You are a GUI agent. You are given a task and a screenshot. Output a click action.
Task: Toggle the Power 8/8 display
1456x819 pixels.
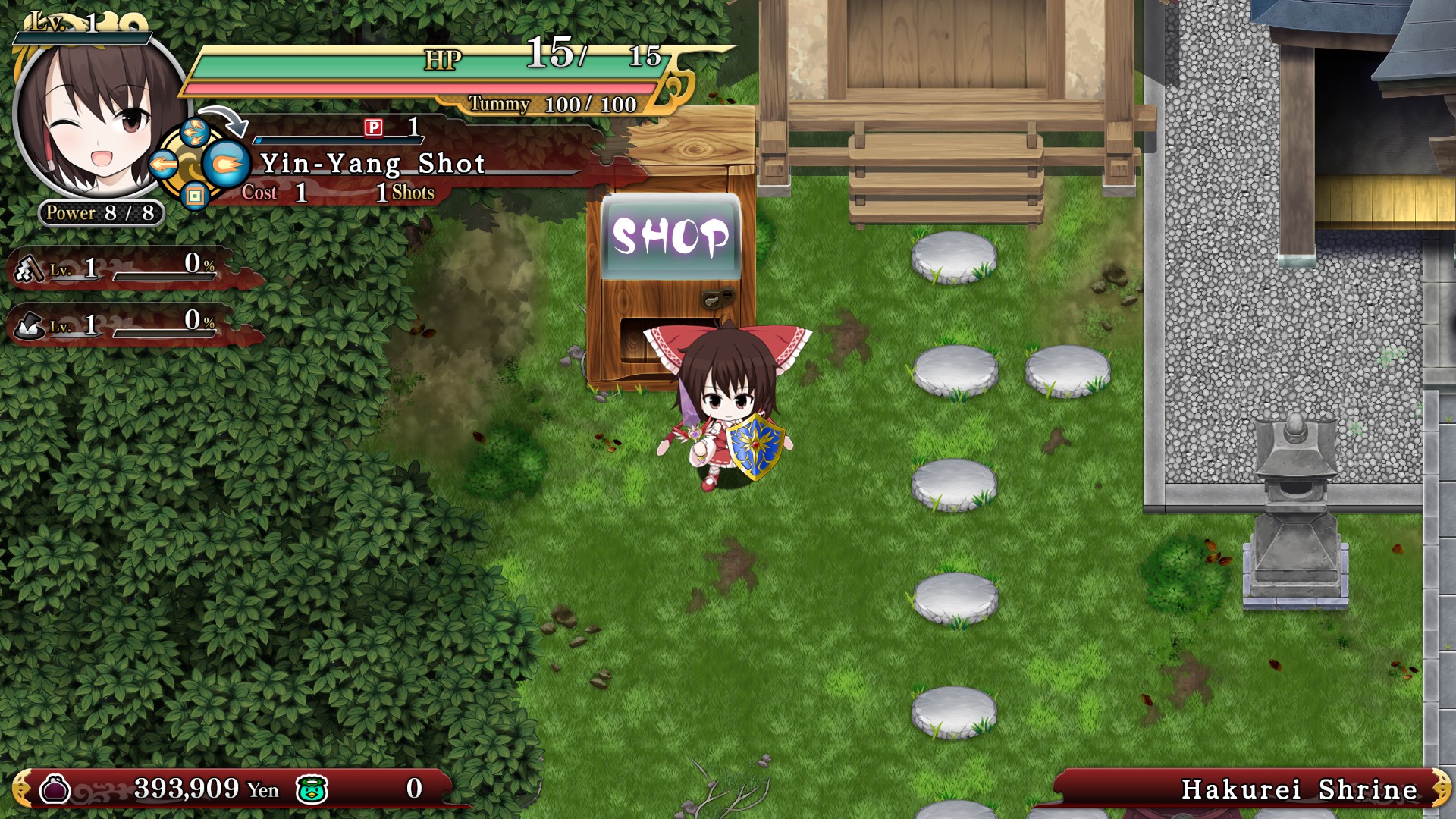pyautogui.click(x=99, y=213)
